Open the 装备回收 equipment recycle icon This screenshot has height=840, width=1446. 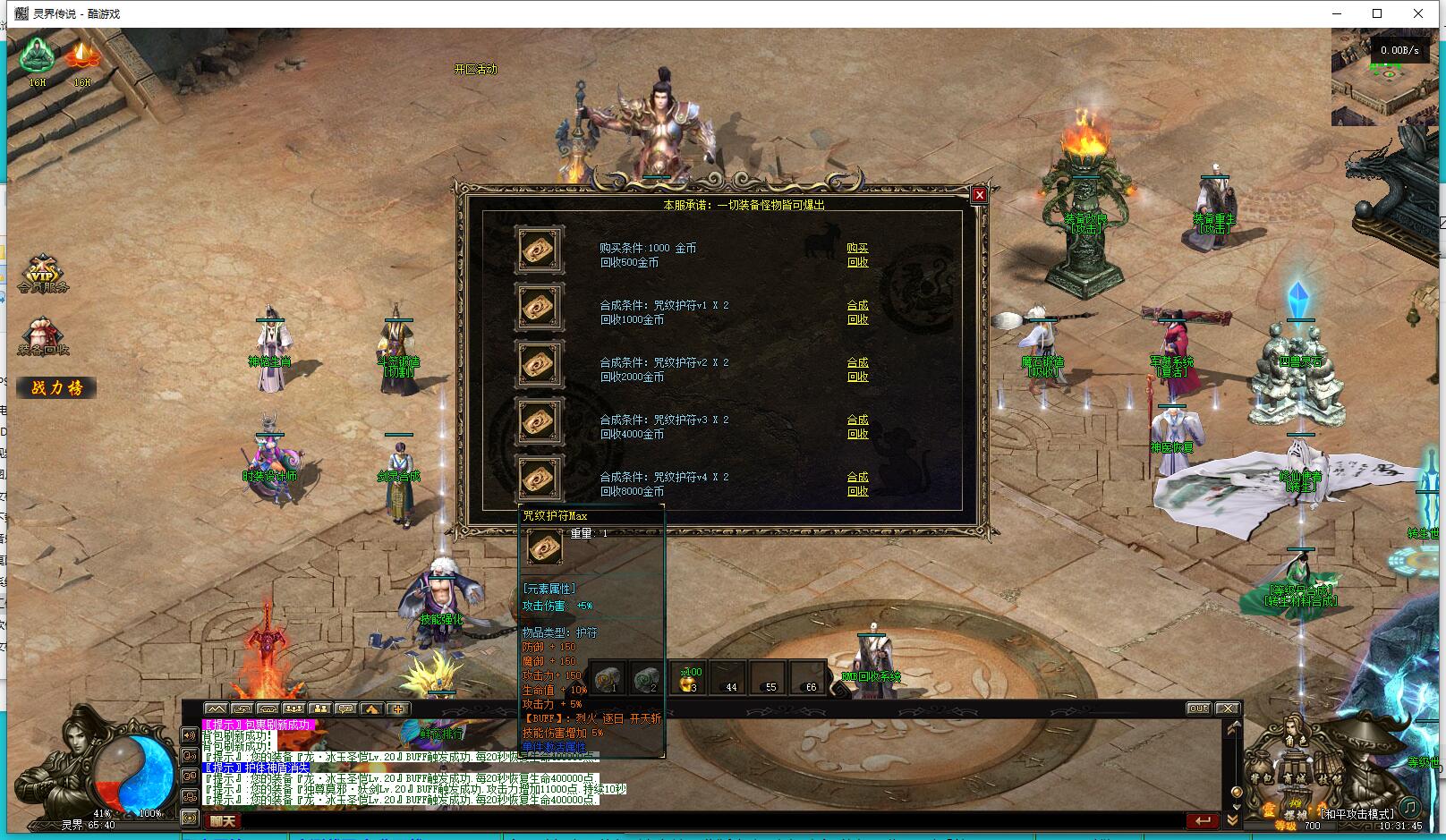click(42, 337)
